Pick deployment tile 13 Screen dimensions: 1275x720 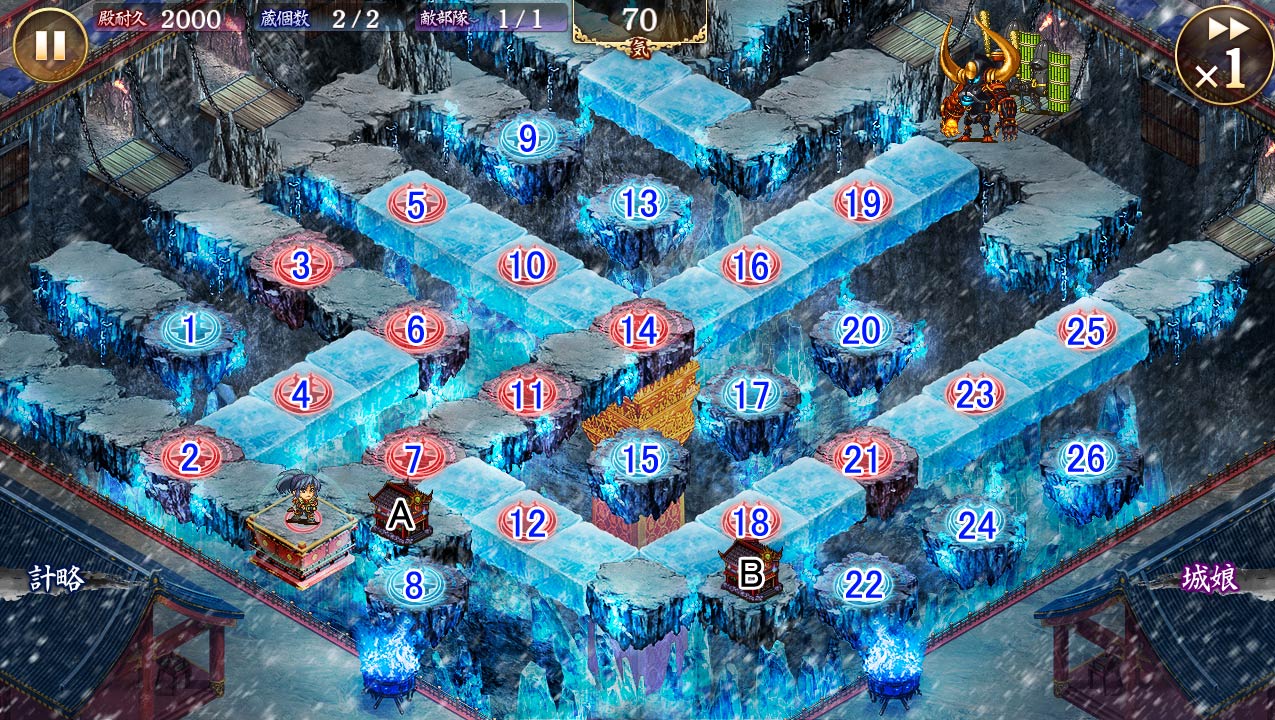click(x=639, y=203)
